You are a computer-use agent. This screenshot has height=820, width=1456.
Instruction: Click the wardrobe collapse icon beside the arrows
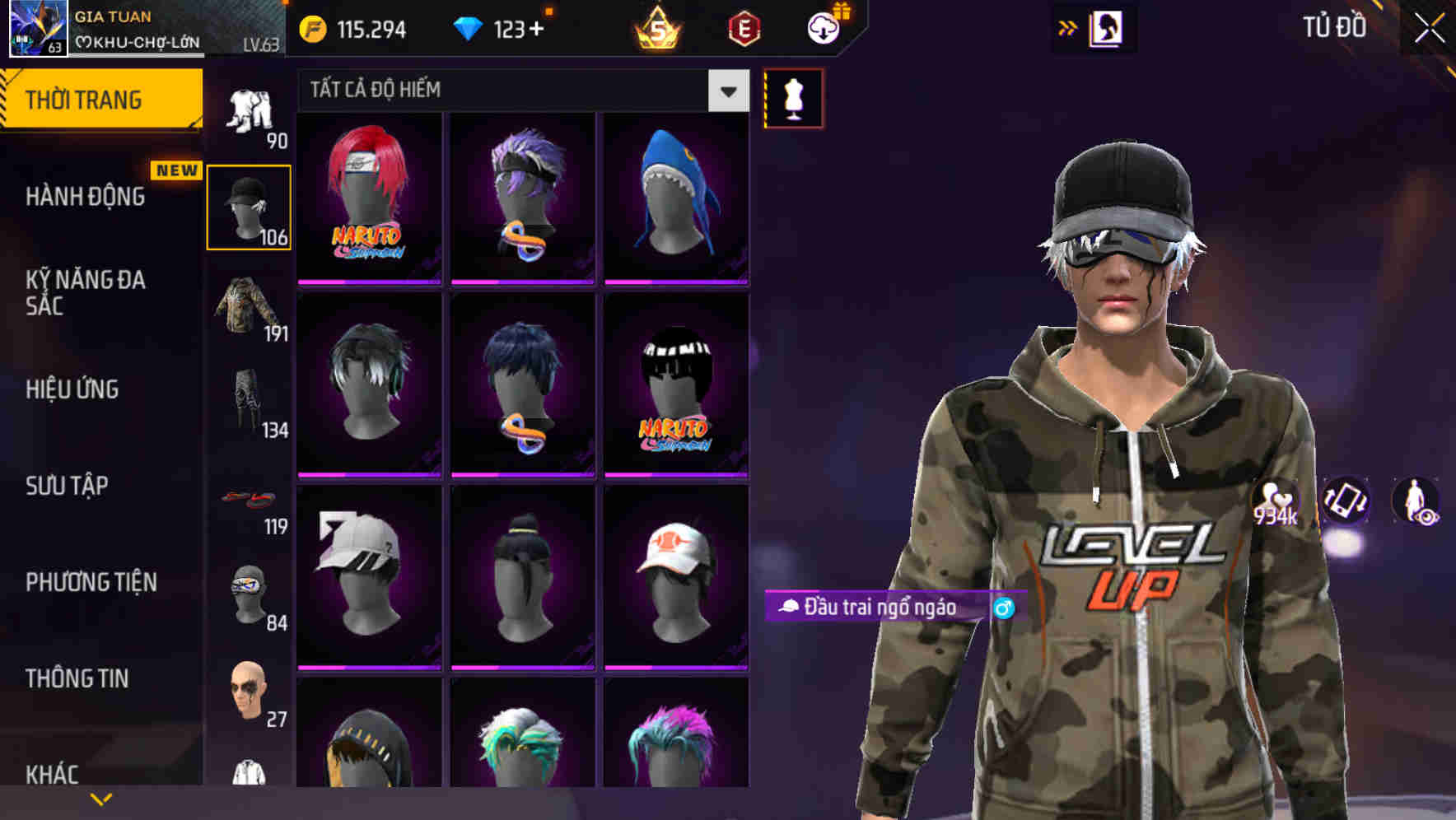1108,27
